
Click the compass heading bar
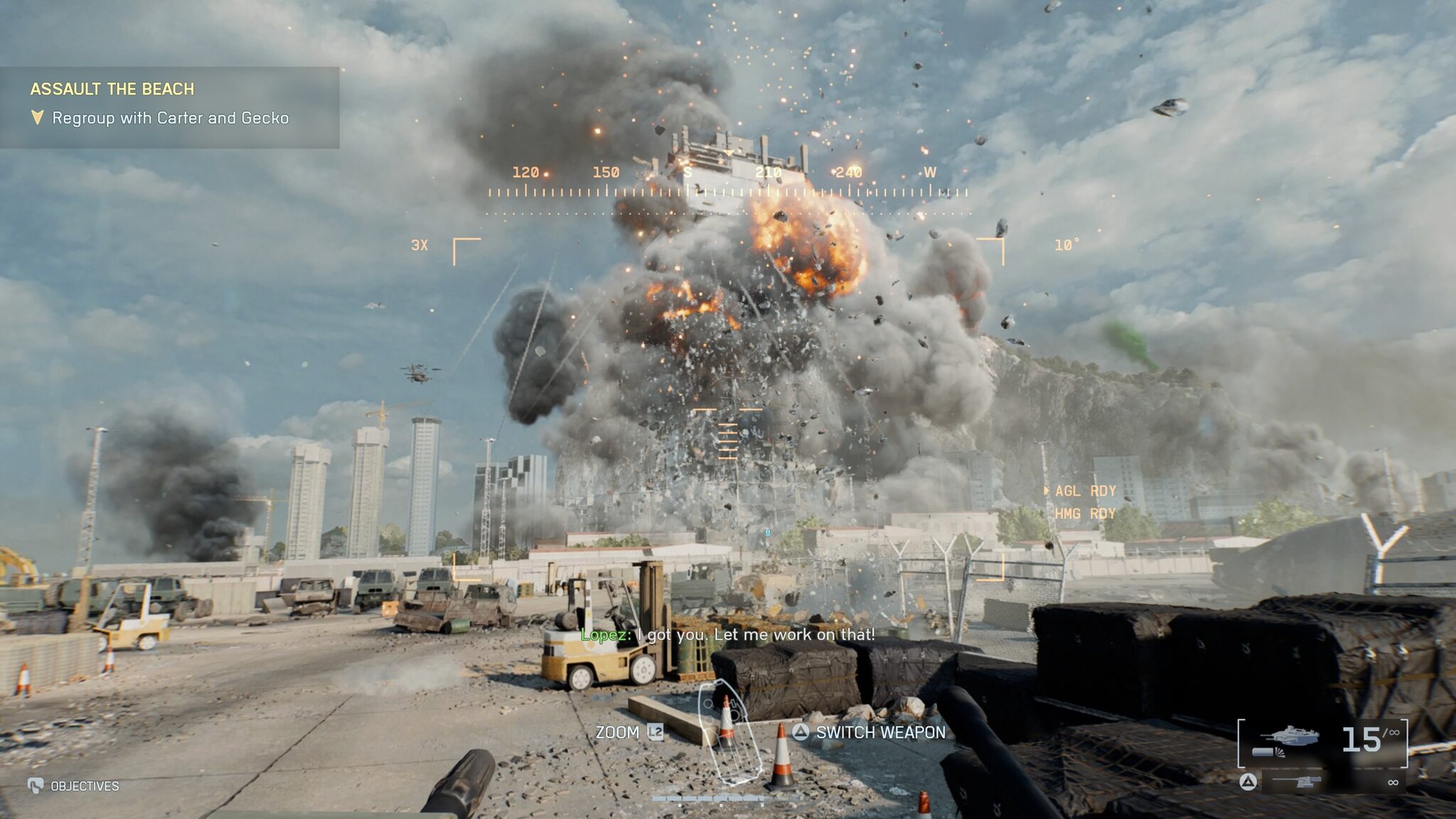click(x=728, y=192)
